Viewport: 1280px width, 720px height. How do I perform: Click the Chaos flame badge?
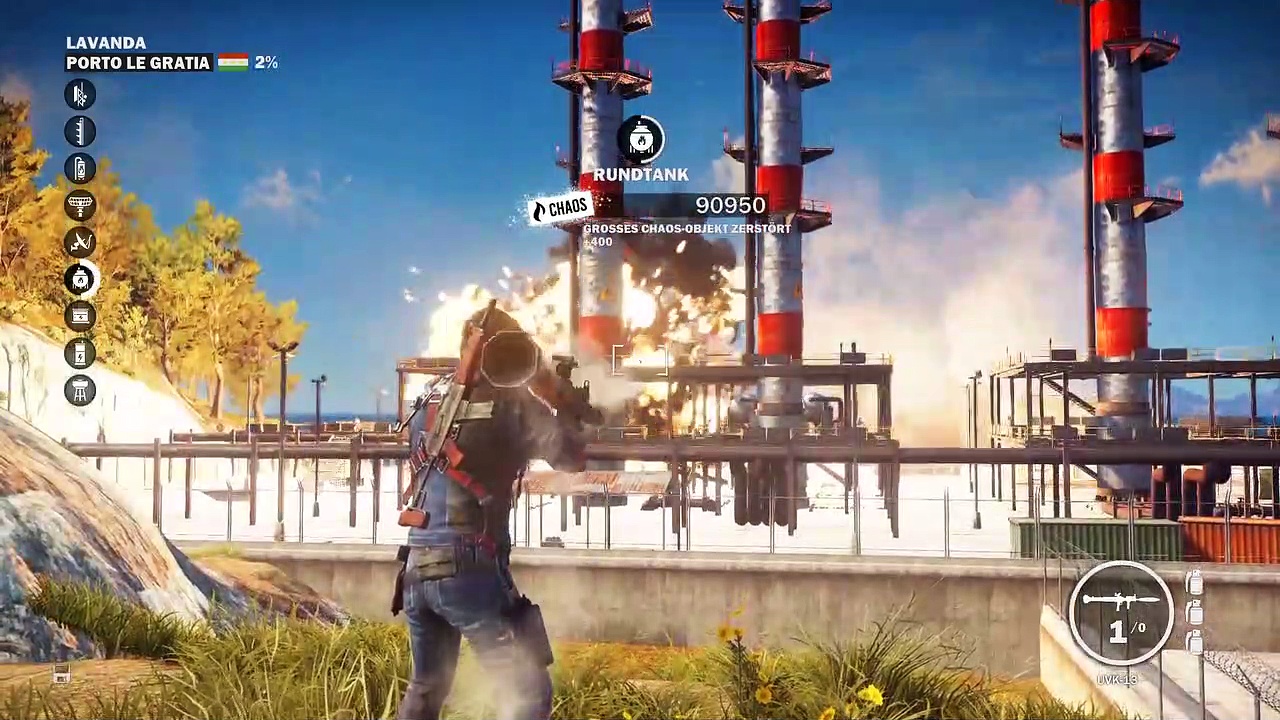click(x=560, y=208)
